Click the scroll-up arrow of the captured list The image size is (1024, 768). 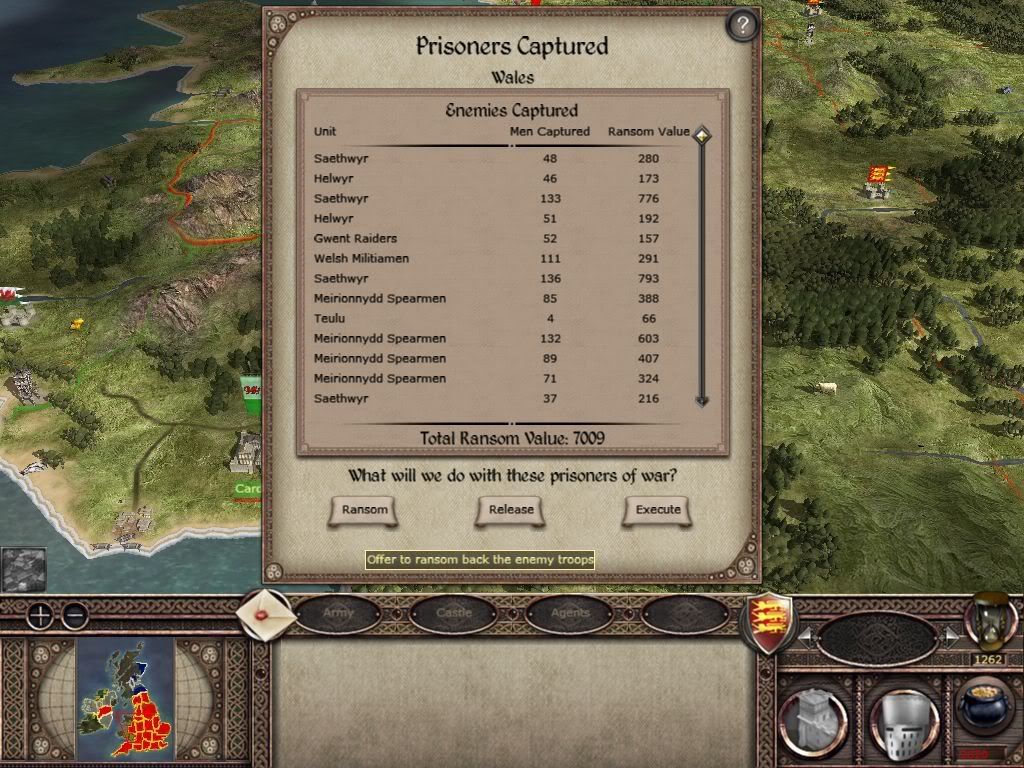pyautogui.click(x=702, y=135)
